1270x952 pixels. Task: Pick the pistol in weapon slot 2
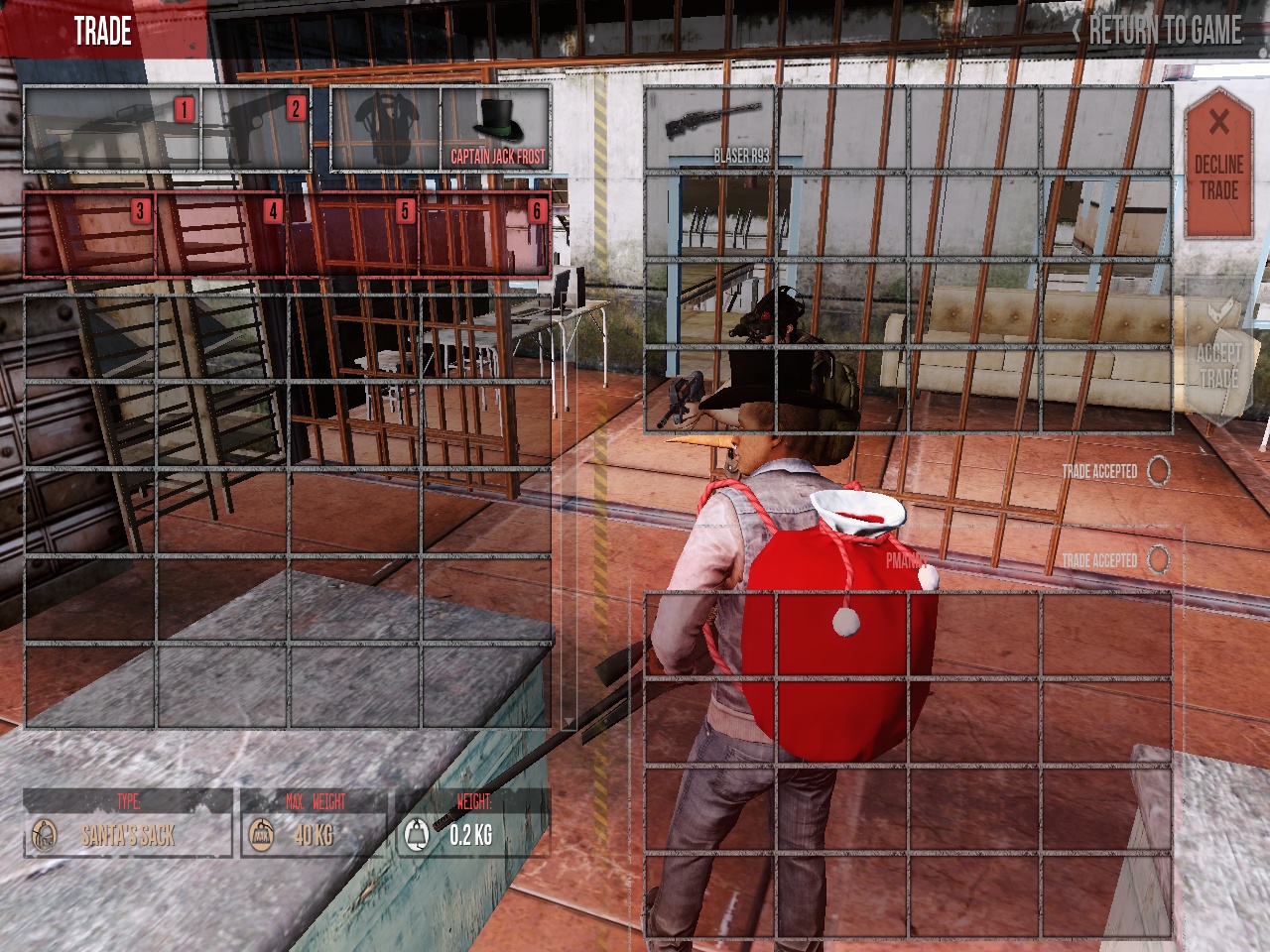point(256,130)
